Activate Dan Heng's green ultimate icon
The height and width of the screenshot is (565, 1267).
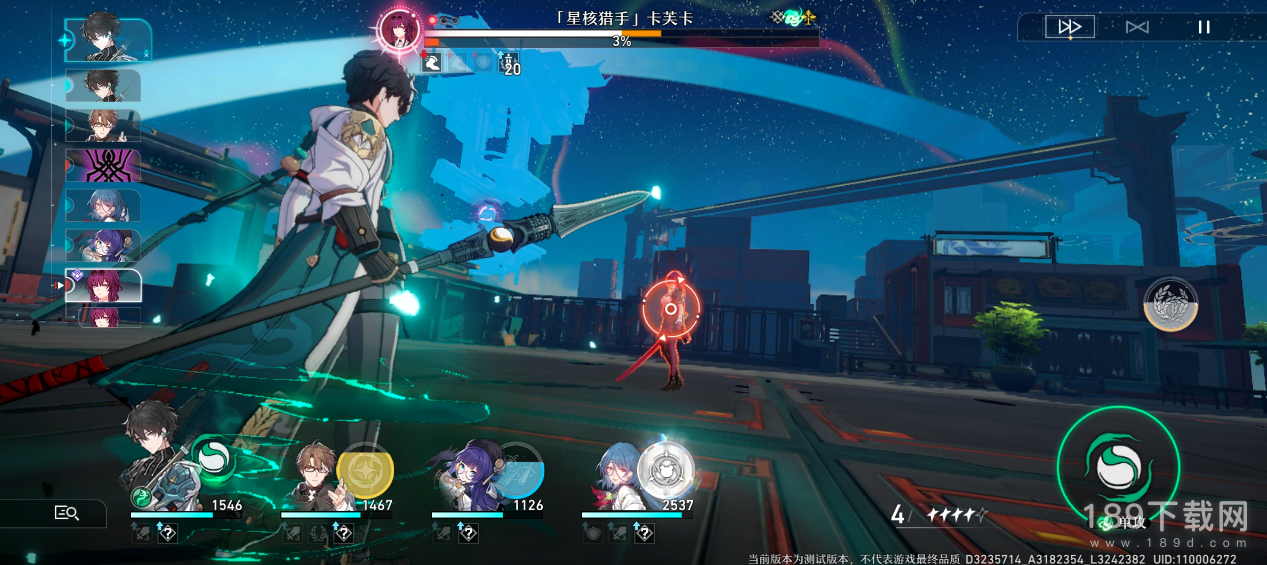pyautogui.click(x=212, y=459)
